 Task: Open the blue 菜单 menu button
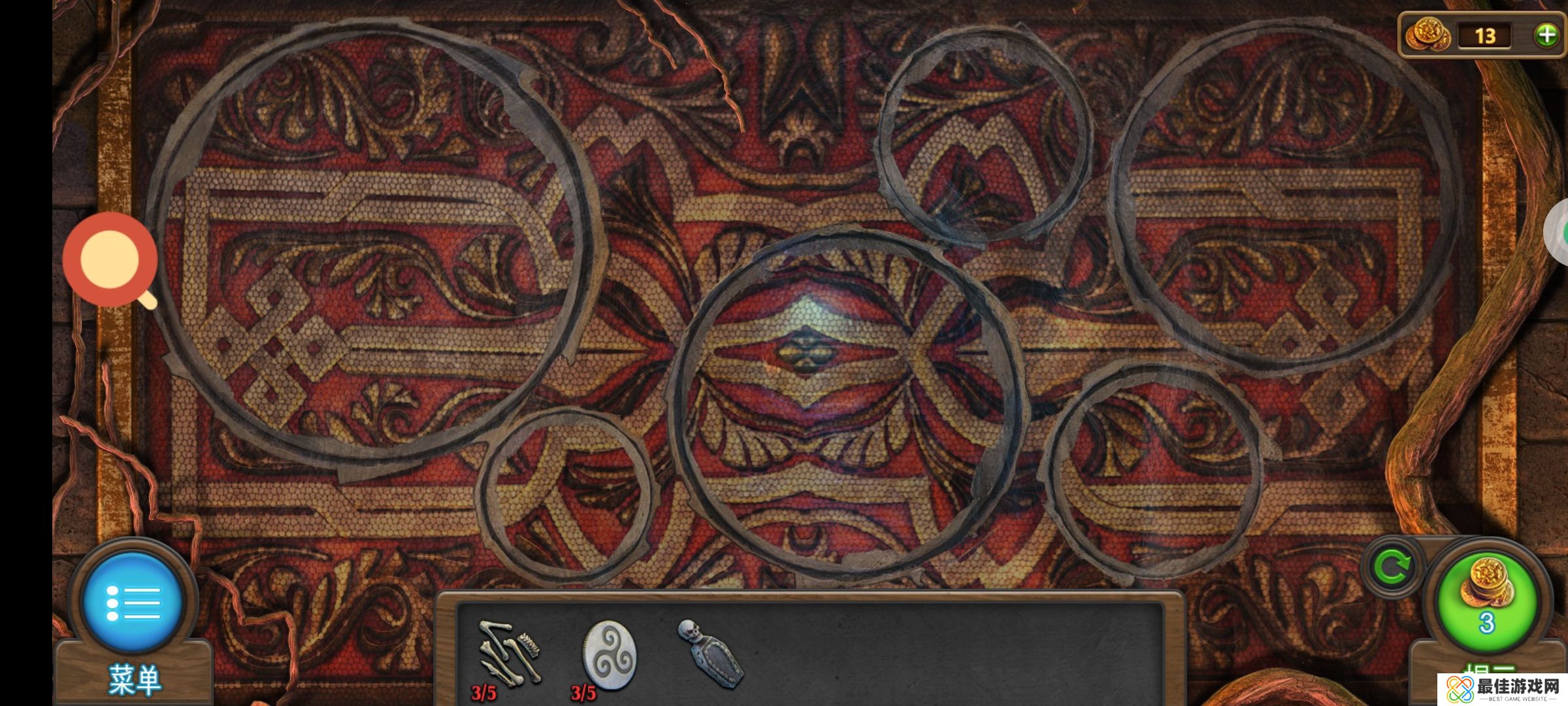tap(133, 603)
